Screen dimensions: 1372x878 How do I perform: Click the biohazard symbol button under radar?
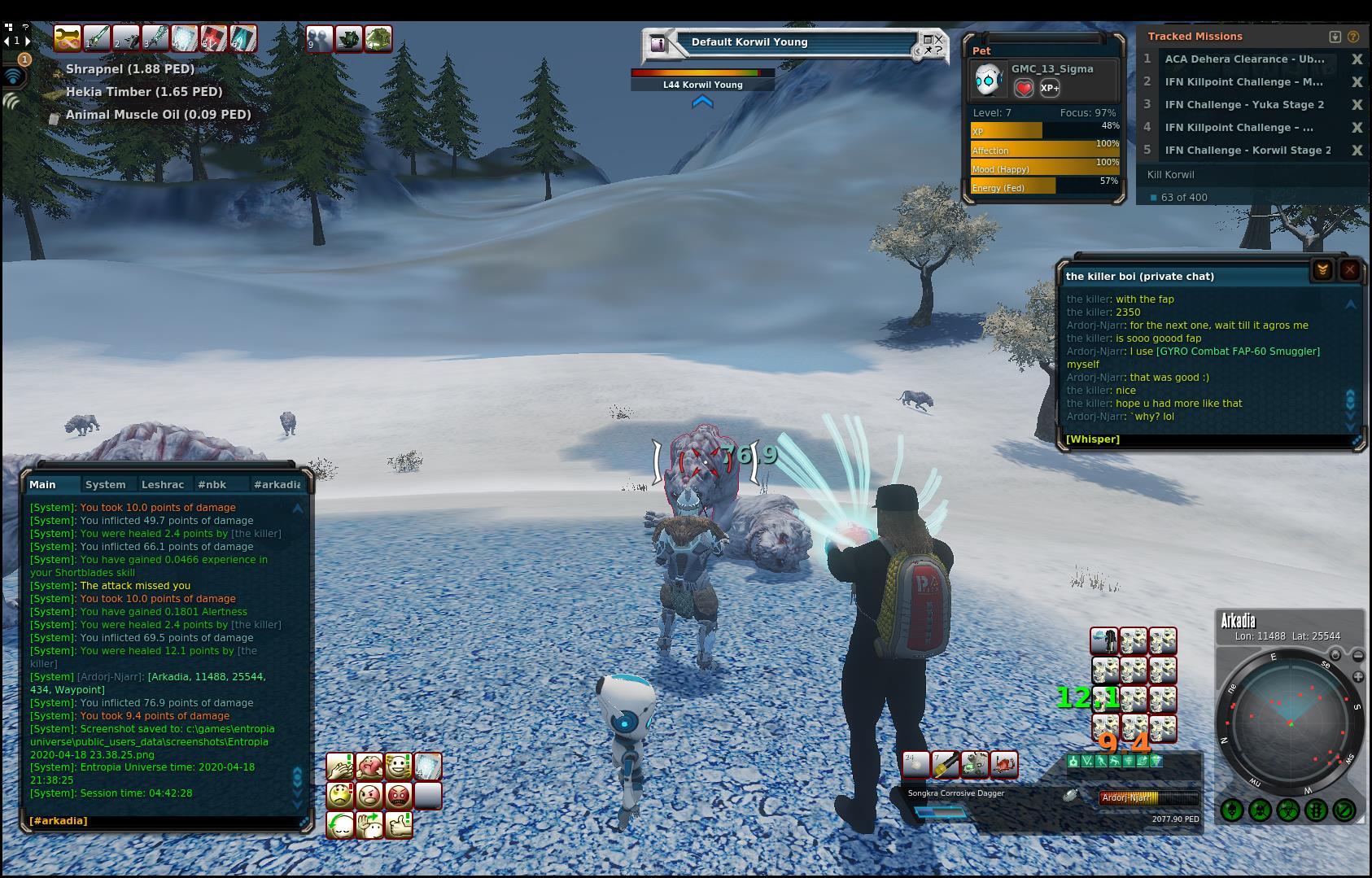[x=1287, y=810]
